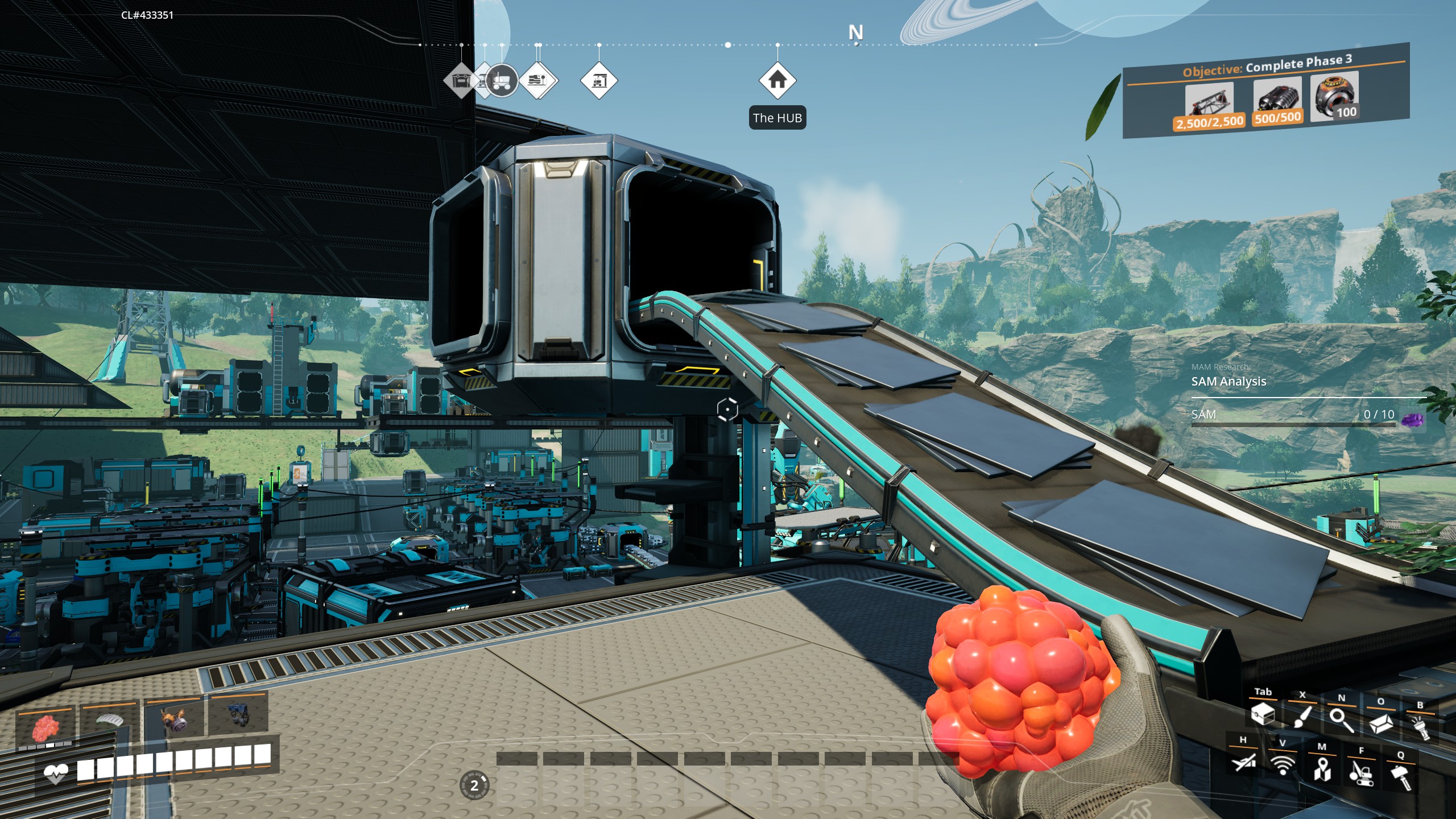This screenshot has height=819, width=1456.
Task: Toggle the crossed-out airplane hover icon
Action: point(1243,761)
